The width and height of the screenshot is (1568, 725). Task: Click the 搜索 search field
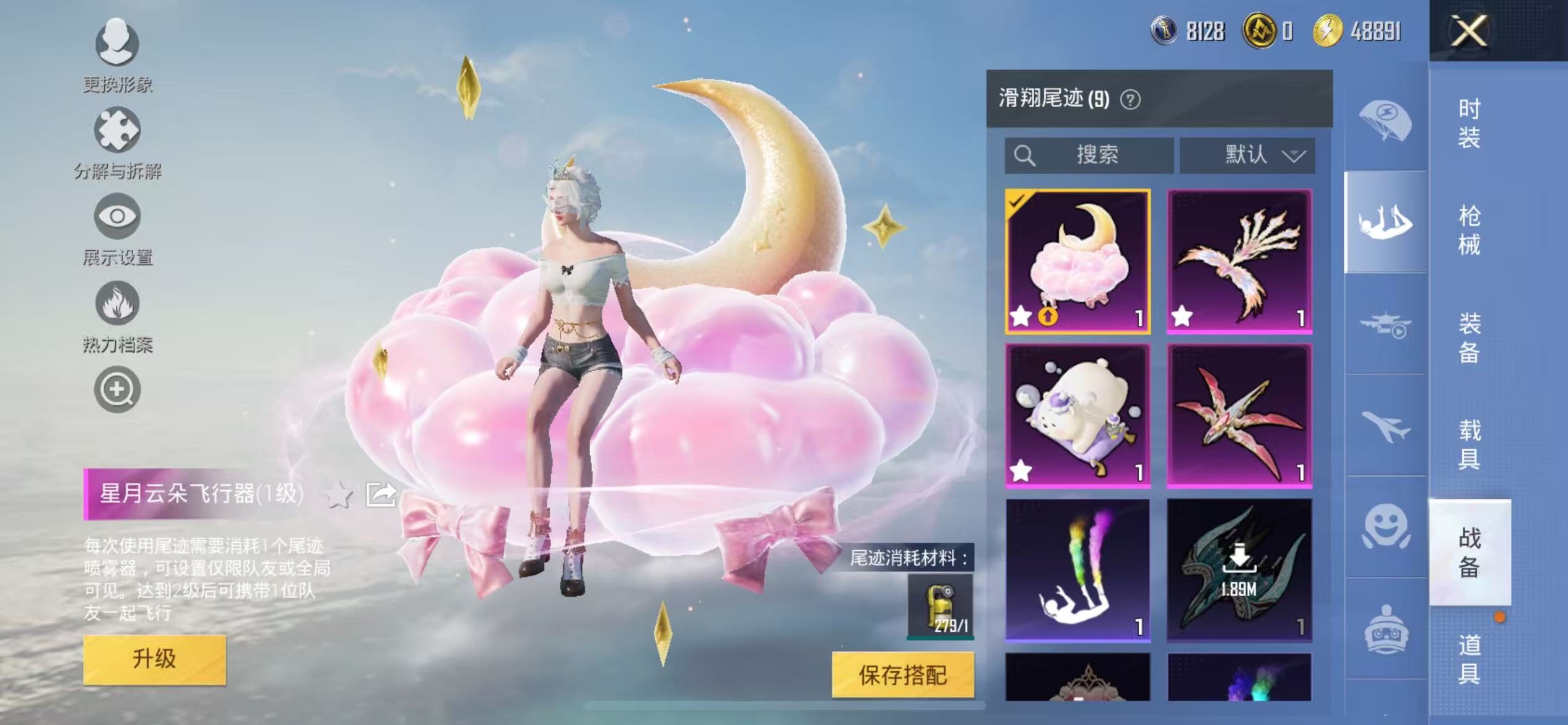pos(1090,155)
